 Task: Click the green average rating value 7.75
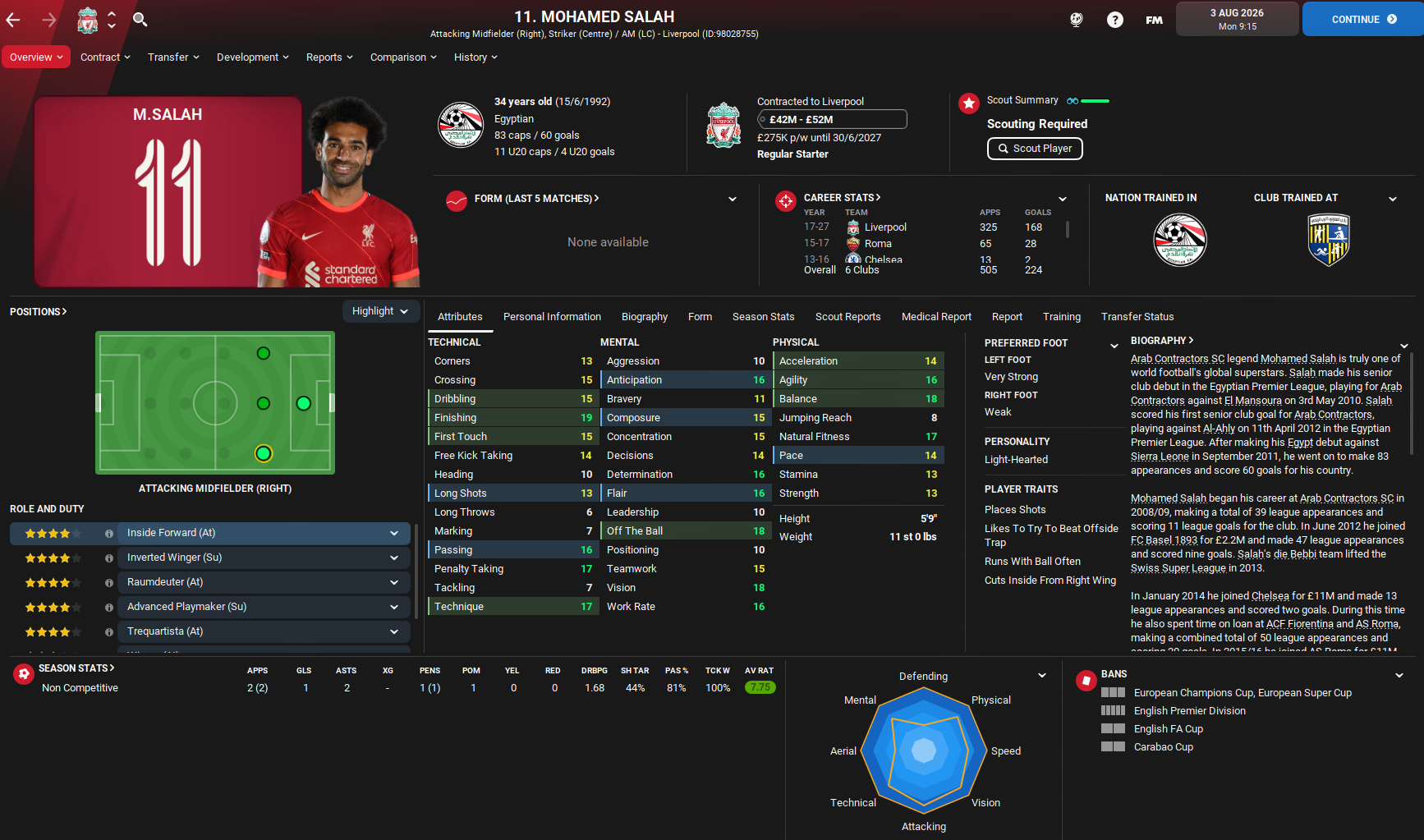tap(760, 687)
